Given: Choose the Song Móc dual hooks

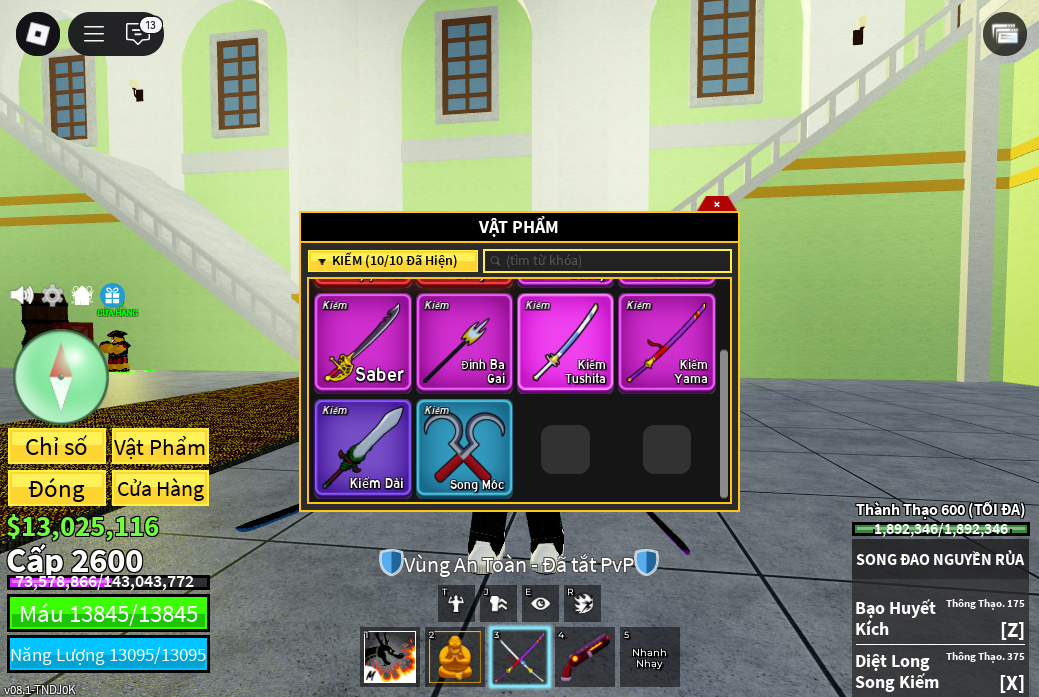Looking at the screenshot, I should coord(464,447).
